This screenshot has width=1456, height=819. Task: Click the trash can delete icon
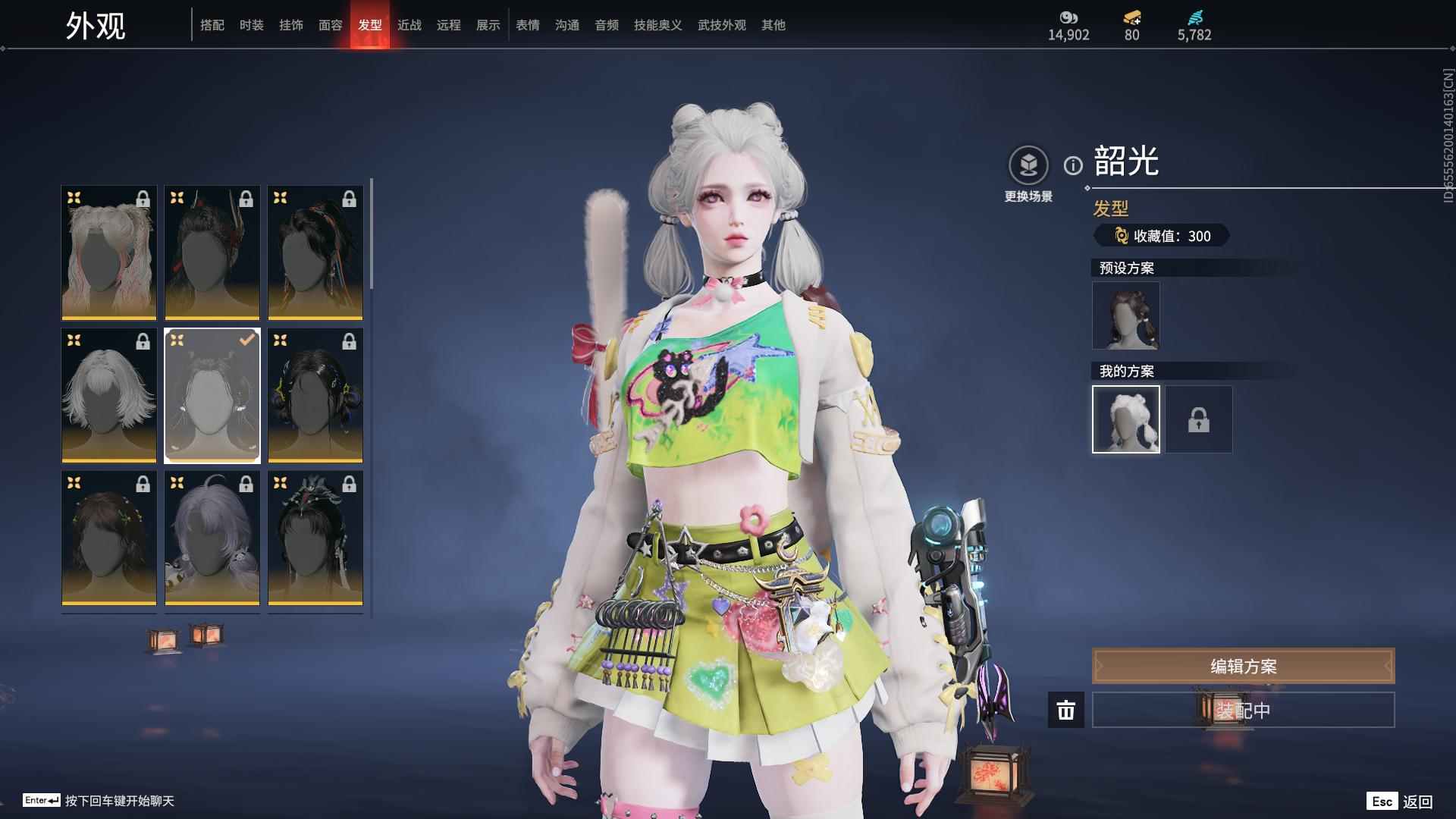pos(1066,710)
